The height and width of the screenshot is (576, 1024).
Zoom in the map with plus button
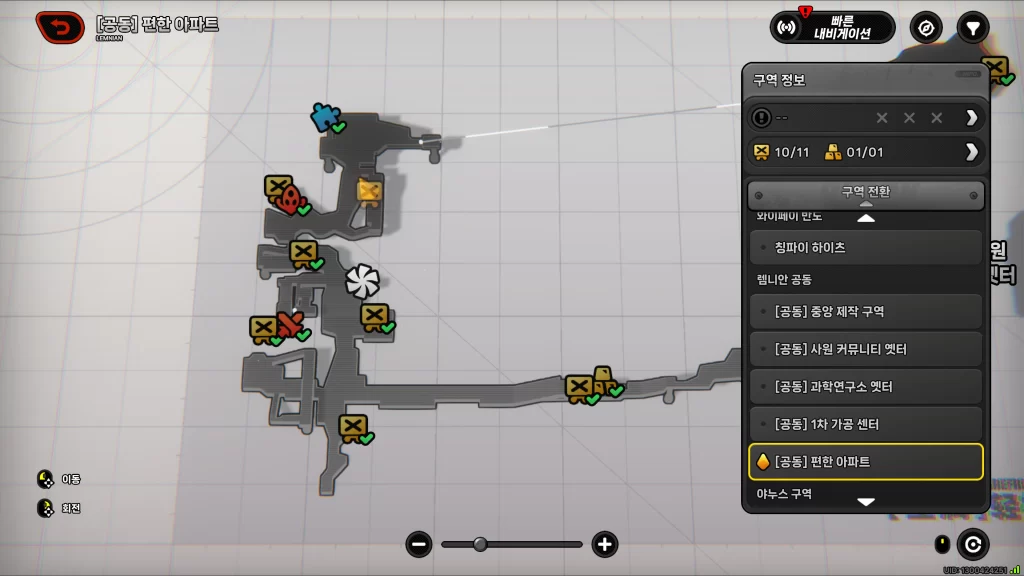(604, 545)
